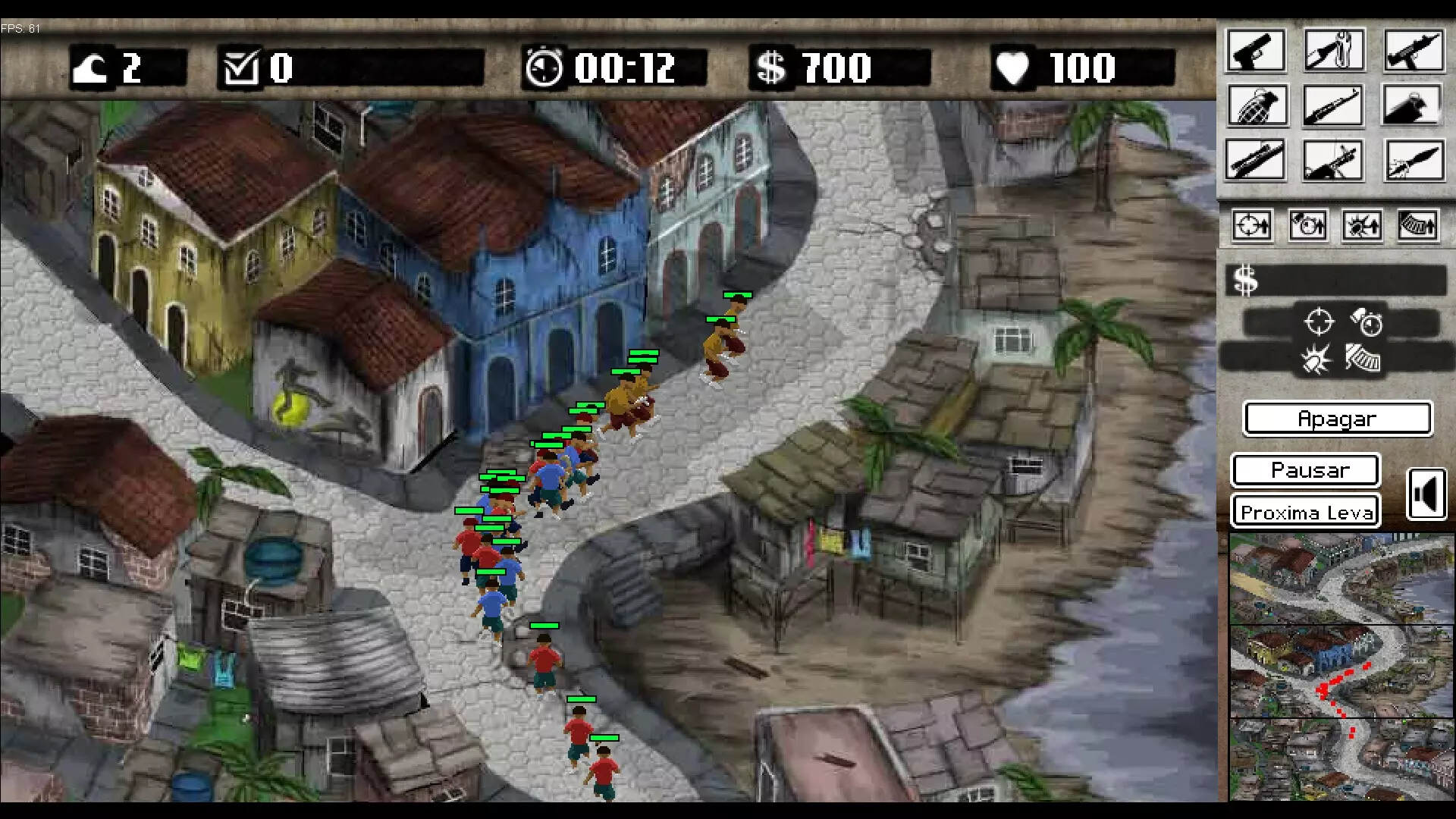Screen dimensions: 1456x819
Task: Start next wave with Proxima Leva
Action: click(1306, 511)
